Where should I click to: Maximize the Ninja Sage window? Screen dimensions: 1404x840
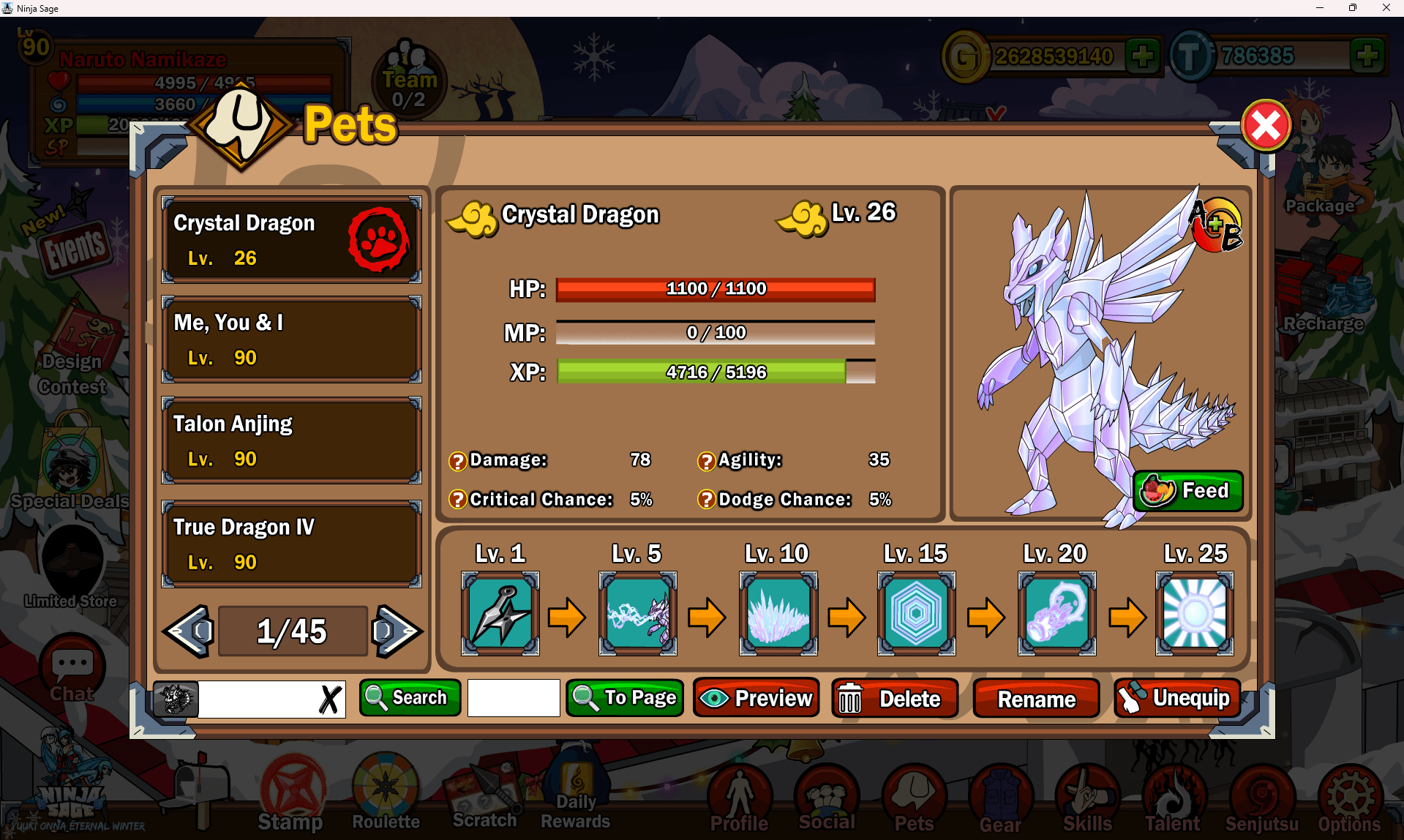[1352, 8]
